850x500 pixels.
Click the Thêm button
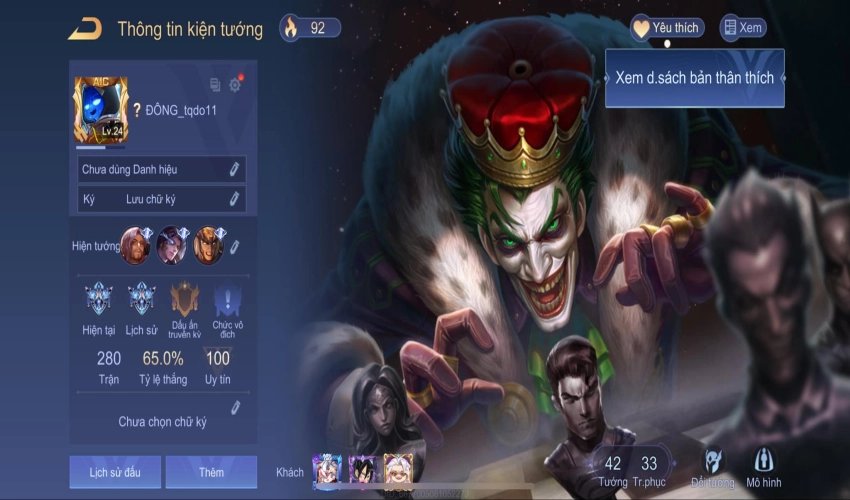pyautogui.click(x=211, y=471)
